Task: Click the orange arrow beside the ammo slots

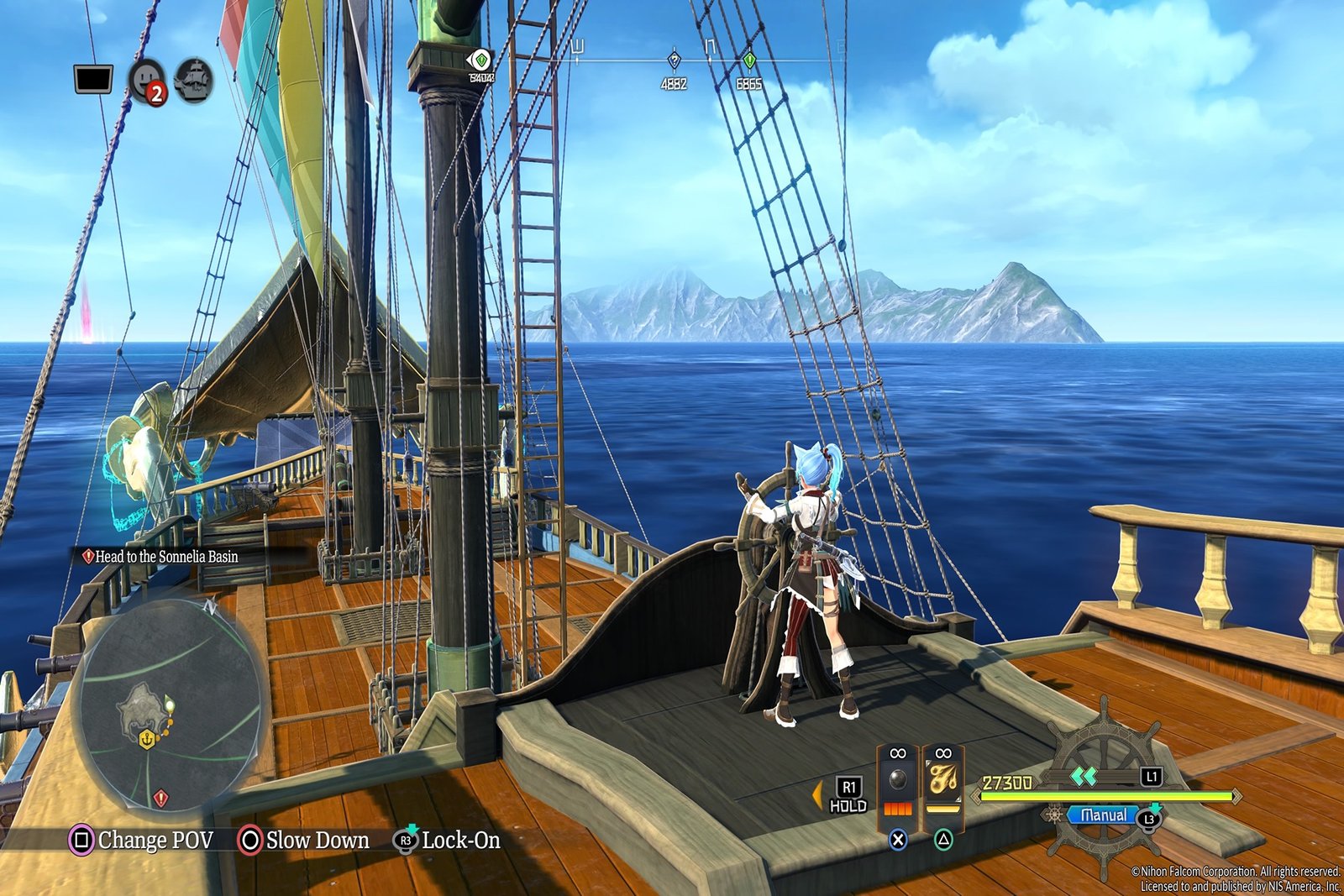Action: (x=816, y=794)
